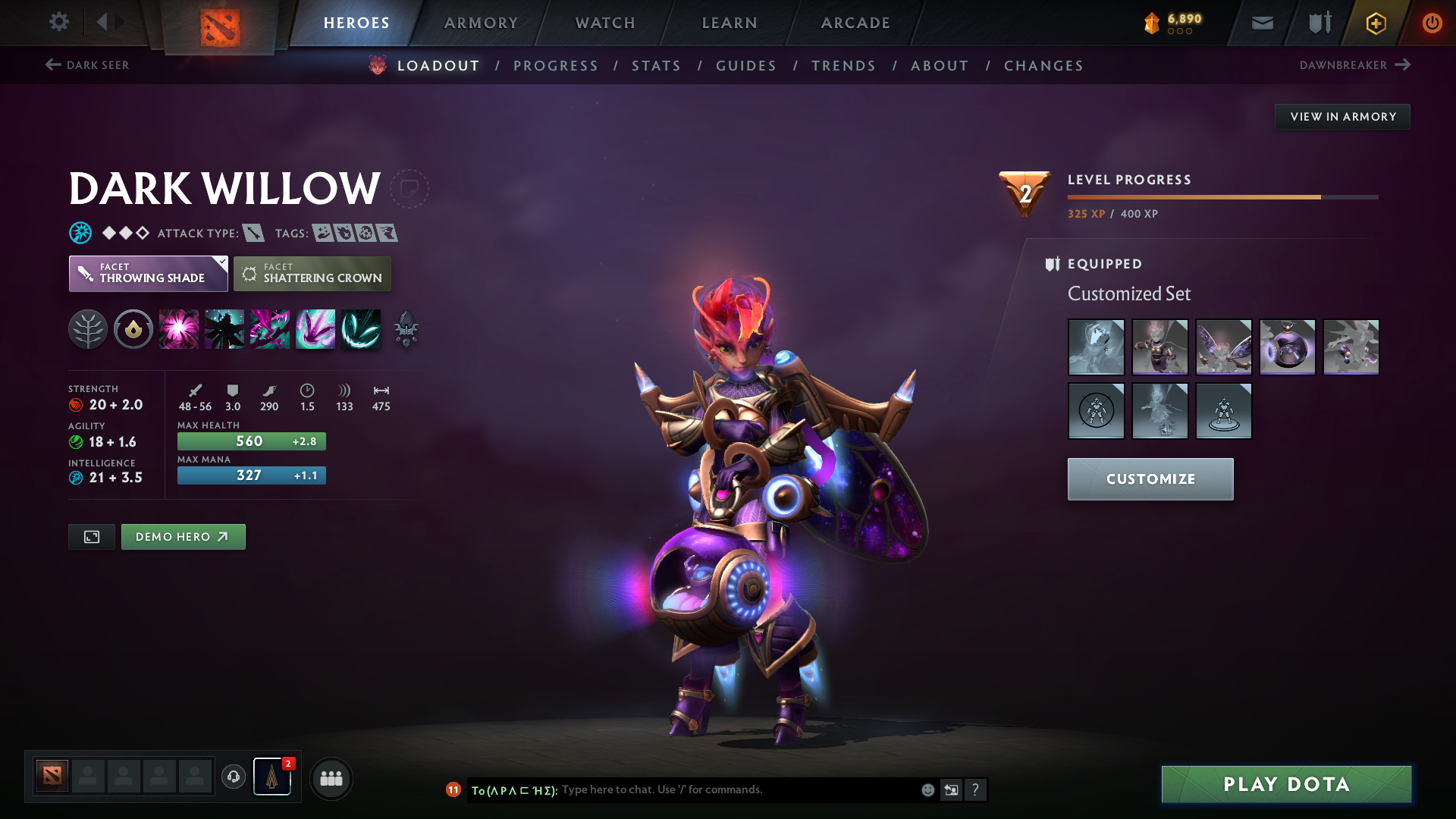Open the Shadow Realm ability icon
This screenshot has height=819, width=1456.
[x=224, y=328]
